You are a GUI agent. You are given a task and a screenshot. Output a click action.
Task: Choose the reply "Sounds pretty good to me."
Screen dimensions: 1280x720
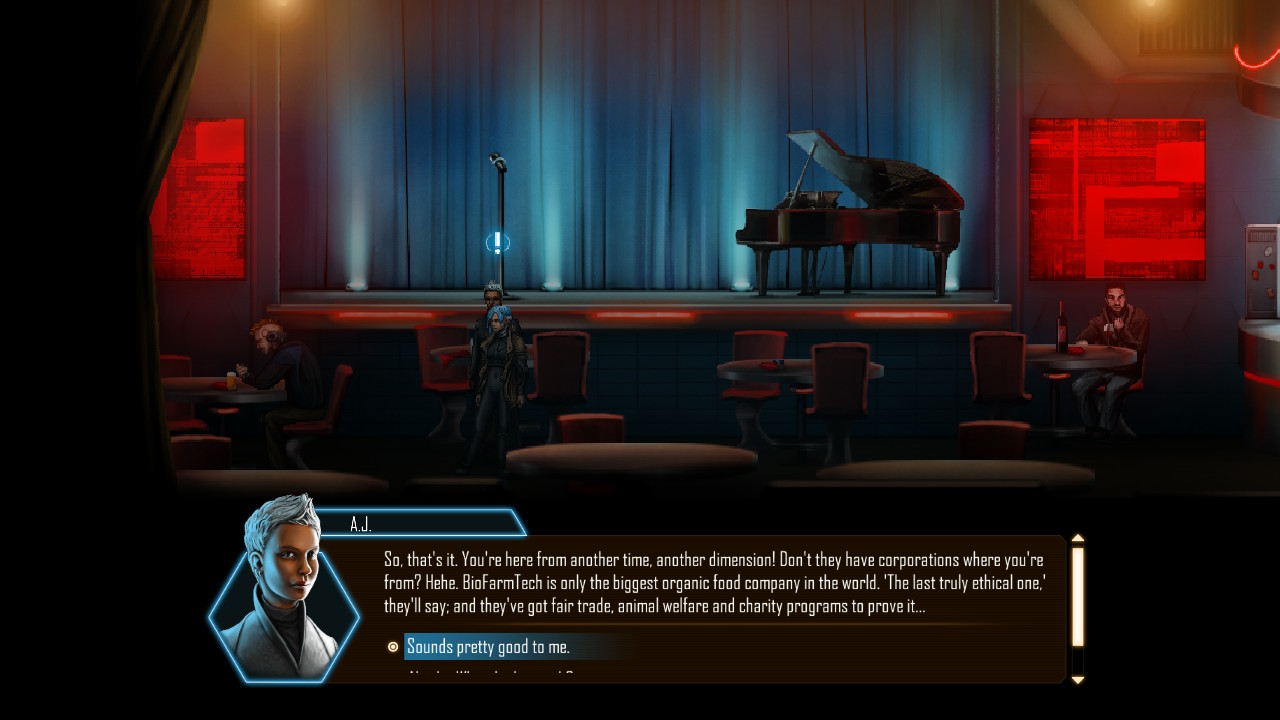[488, 647]
